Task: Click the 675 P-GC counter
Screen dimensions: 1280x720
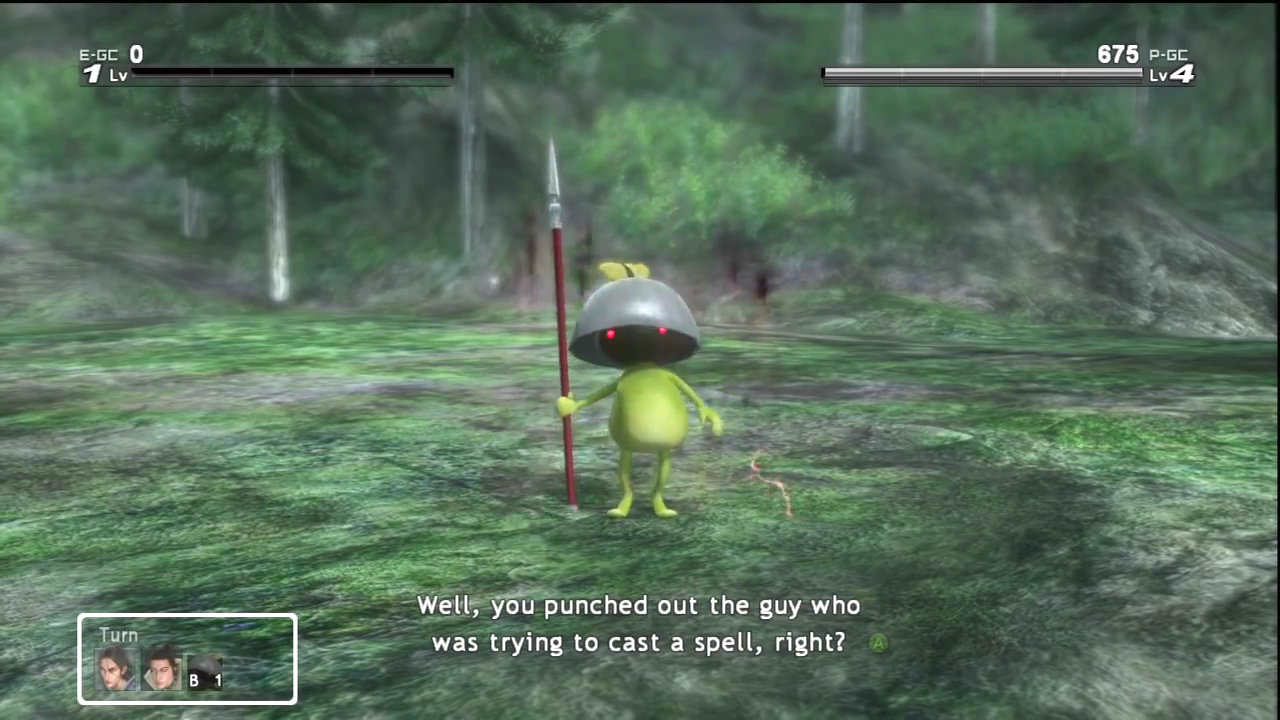Action: pyautogui.click(x=1117, y=54)
